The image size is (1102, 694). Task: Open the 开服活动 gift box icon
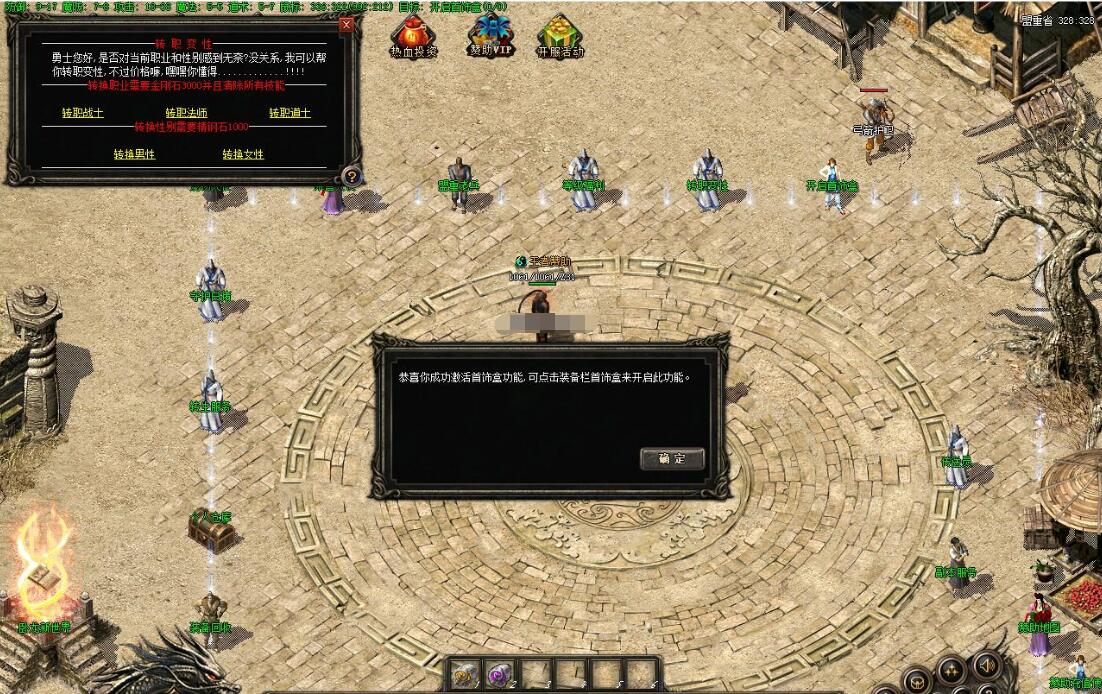tap(559, 35)
